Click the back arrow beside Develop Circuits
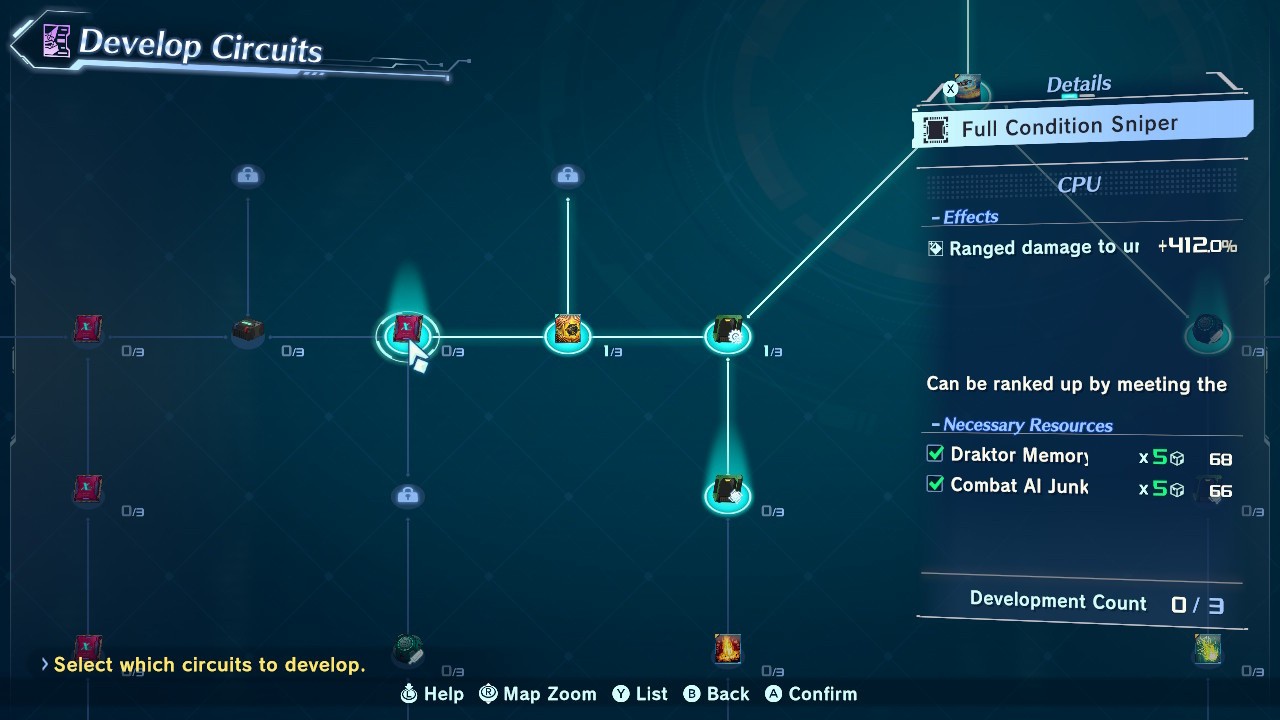This screenshot has width=1280, height=720. tap(24, 42)
